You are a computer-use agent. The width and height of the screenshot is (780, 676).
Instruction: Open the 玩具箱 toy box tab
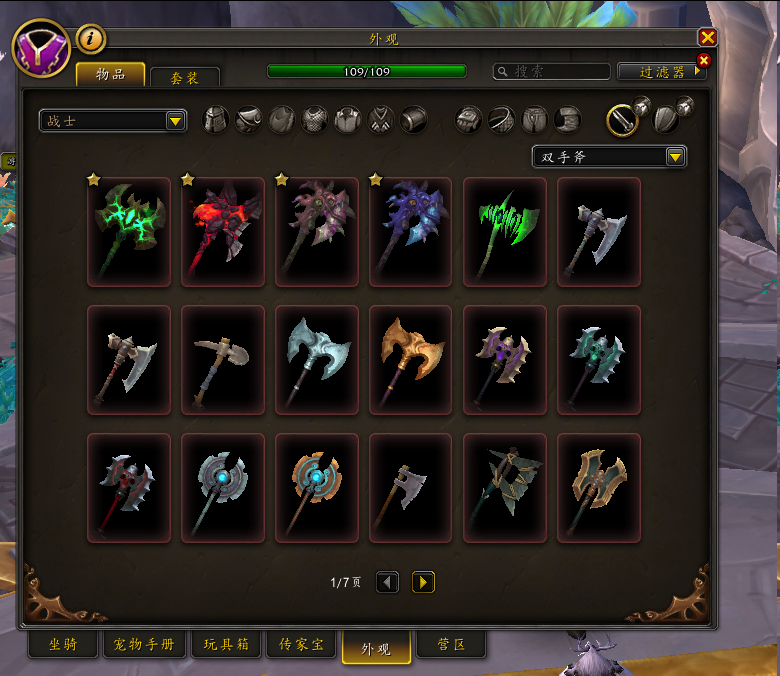(x=226, y=645)
